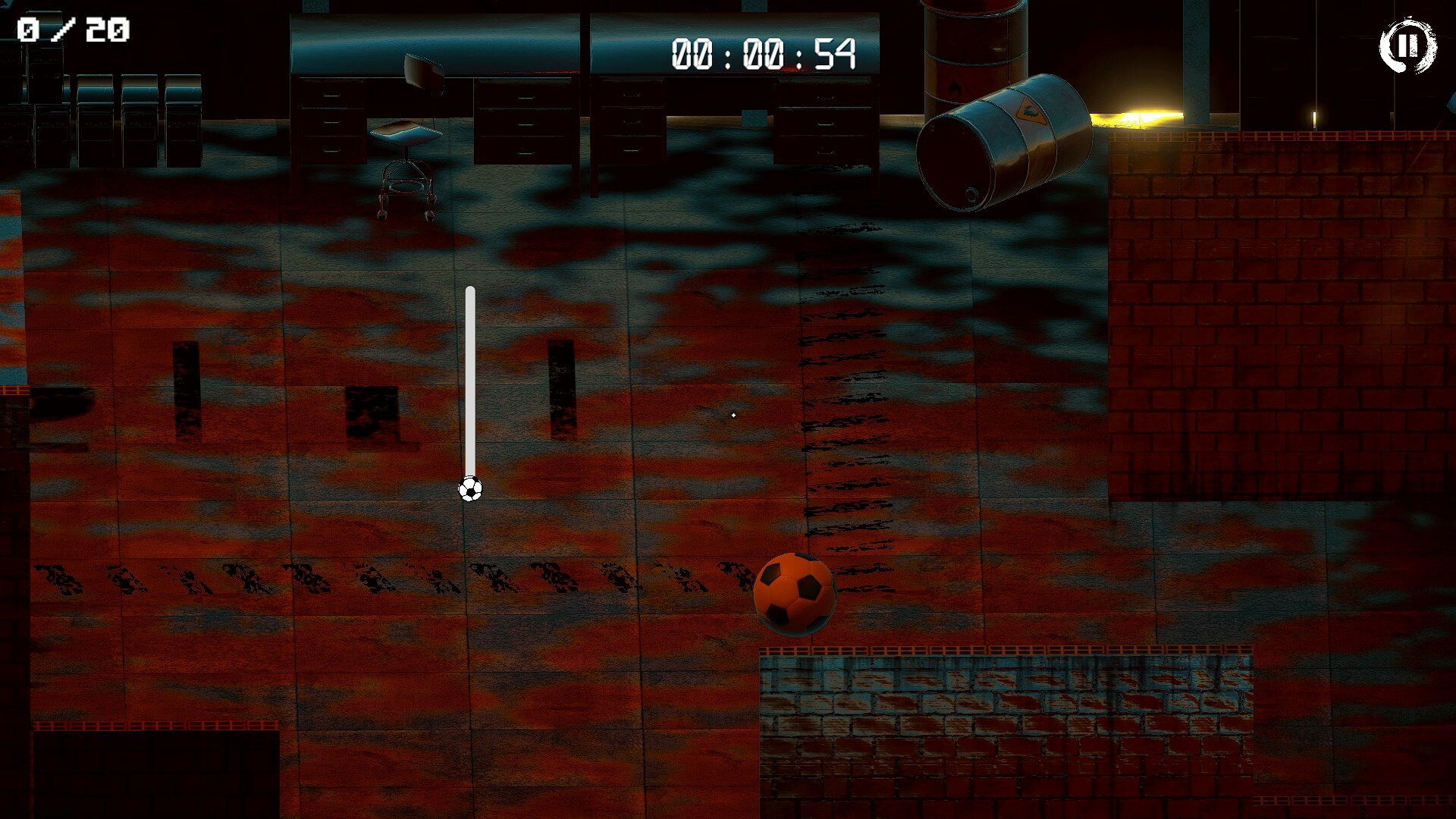The image size is (1456, 819).
Task: Click the tire track marks across the floor
Action: (x=379, y=576)
